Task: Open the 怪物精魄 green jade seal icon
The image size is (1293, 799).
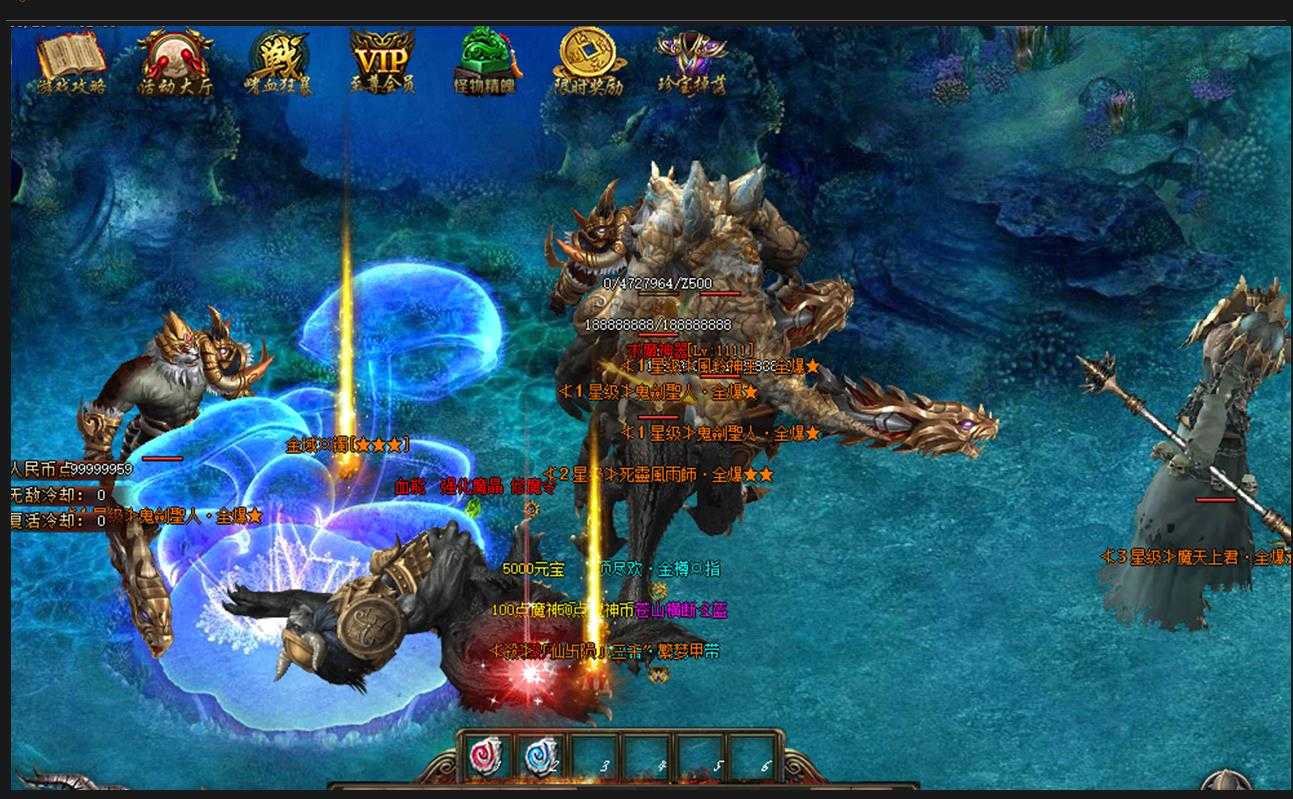Action: pos(485,58)
